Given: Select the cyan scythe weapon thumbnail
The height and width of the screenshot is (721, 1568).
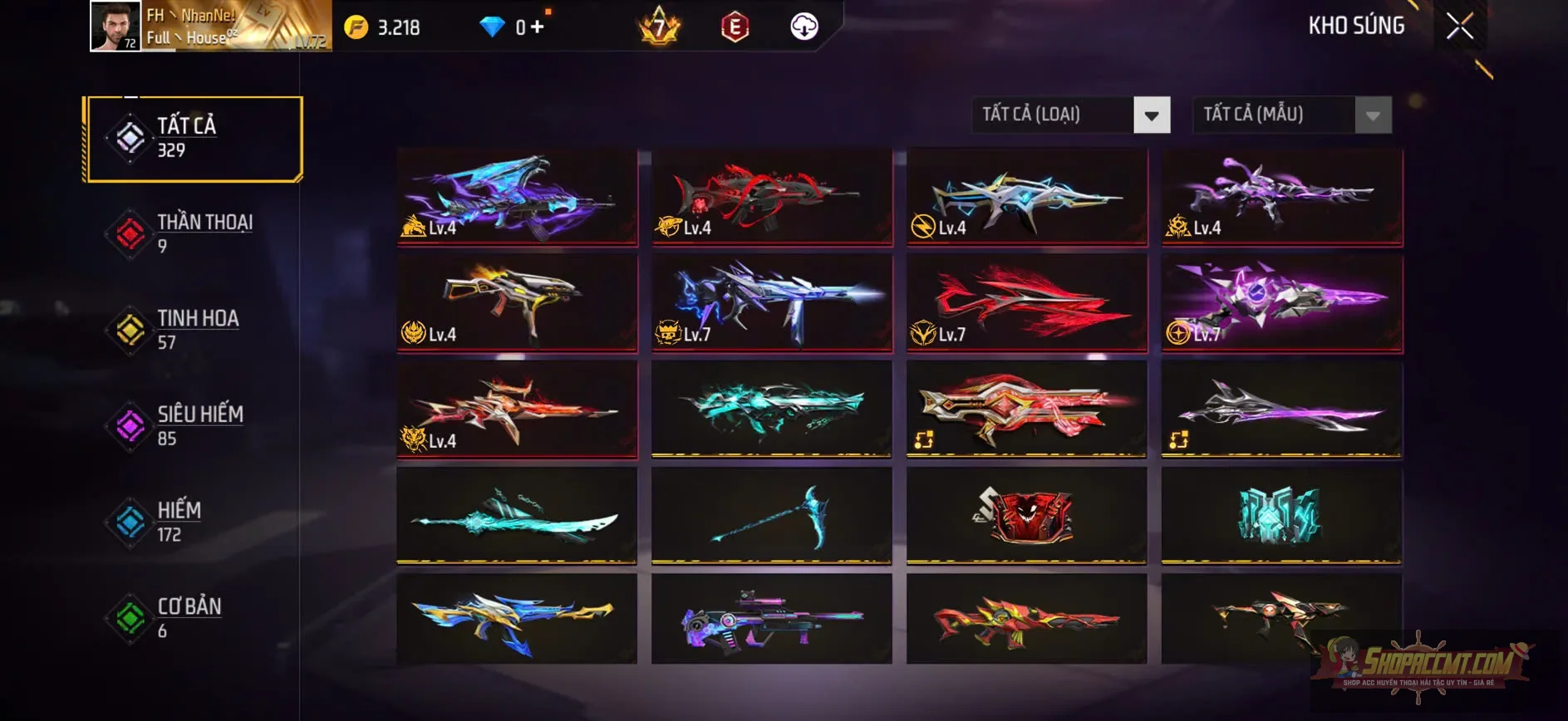Looking at the screenshot, I should click(x=771, y=517).
